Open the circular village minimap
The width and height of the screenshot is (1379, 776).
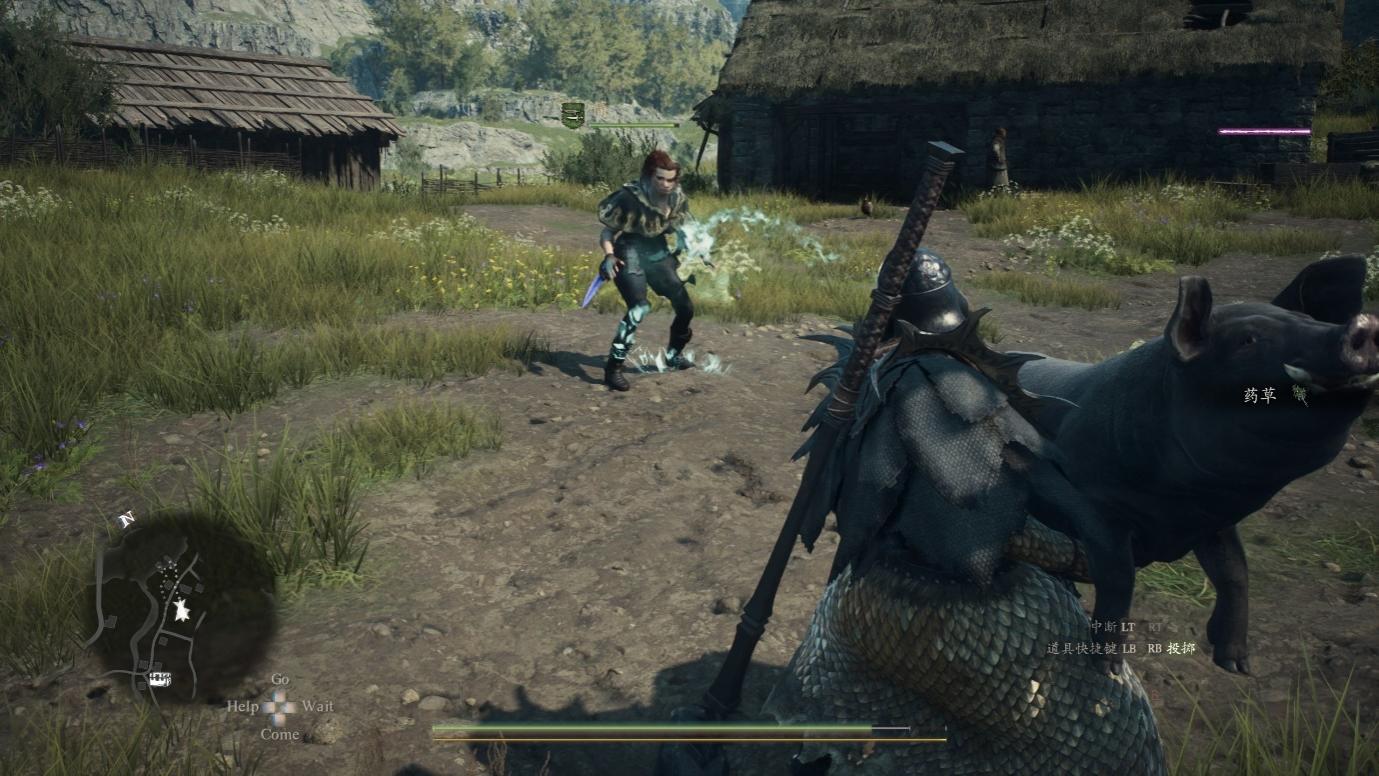pos(187,606)
